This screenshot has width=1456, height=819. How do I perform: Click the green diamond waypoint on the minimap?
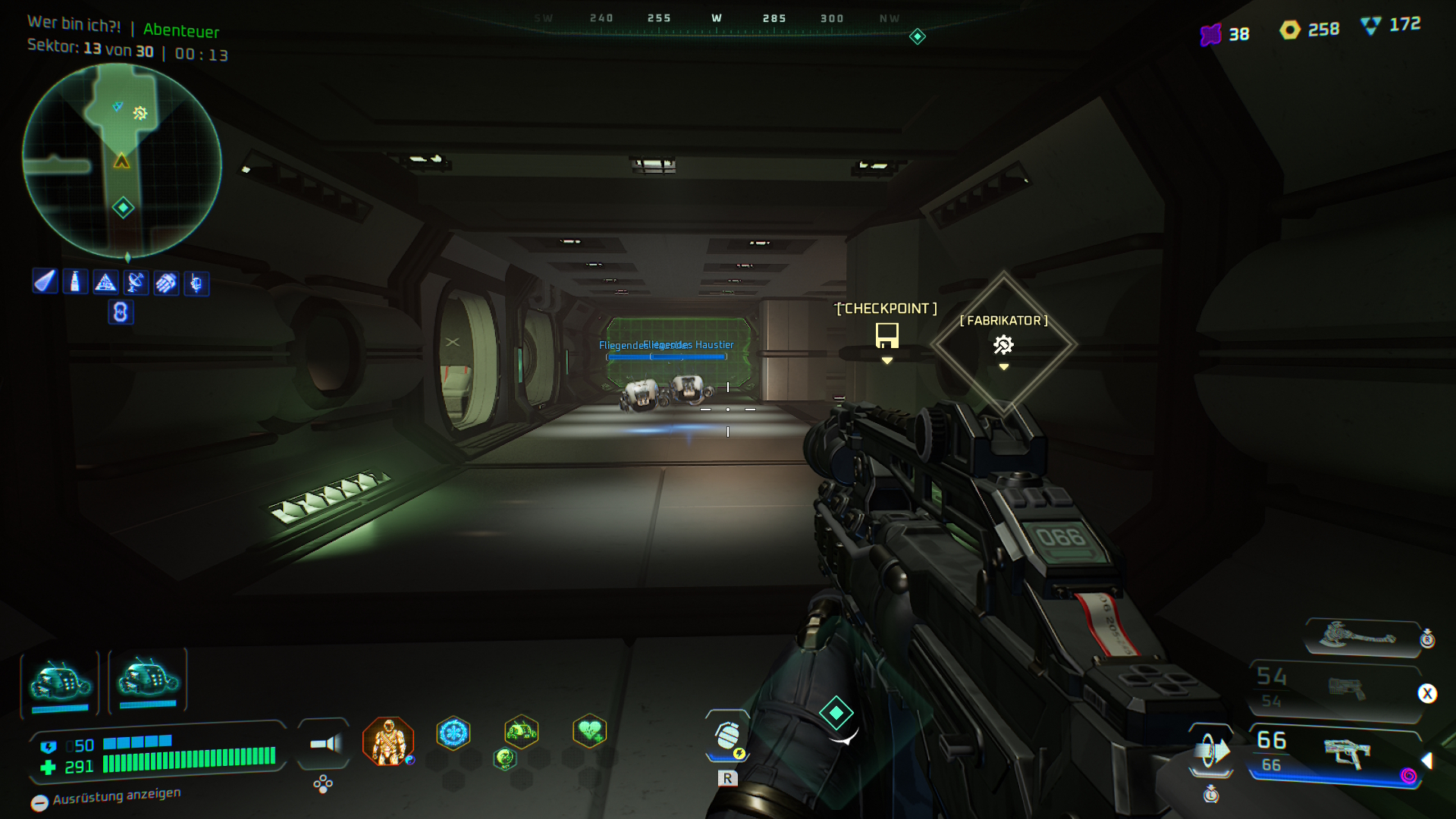[x=123, y=207]
